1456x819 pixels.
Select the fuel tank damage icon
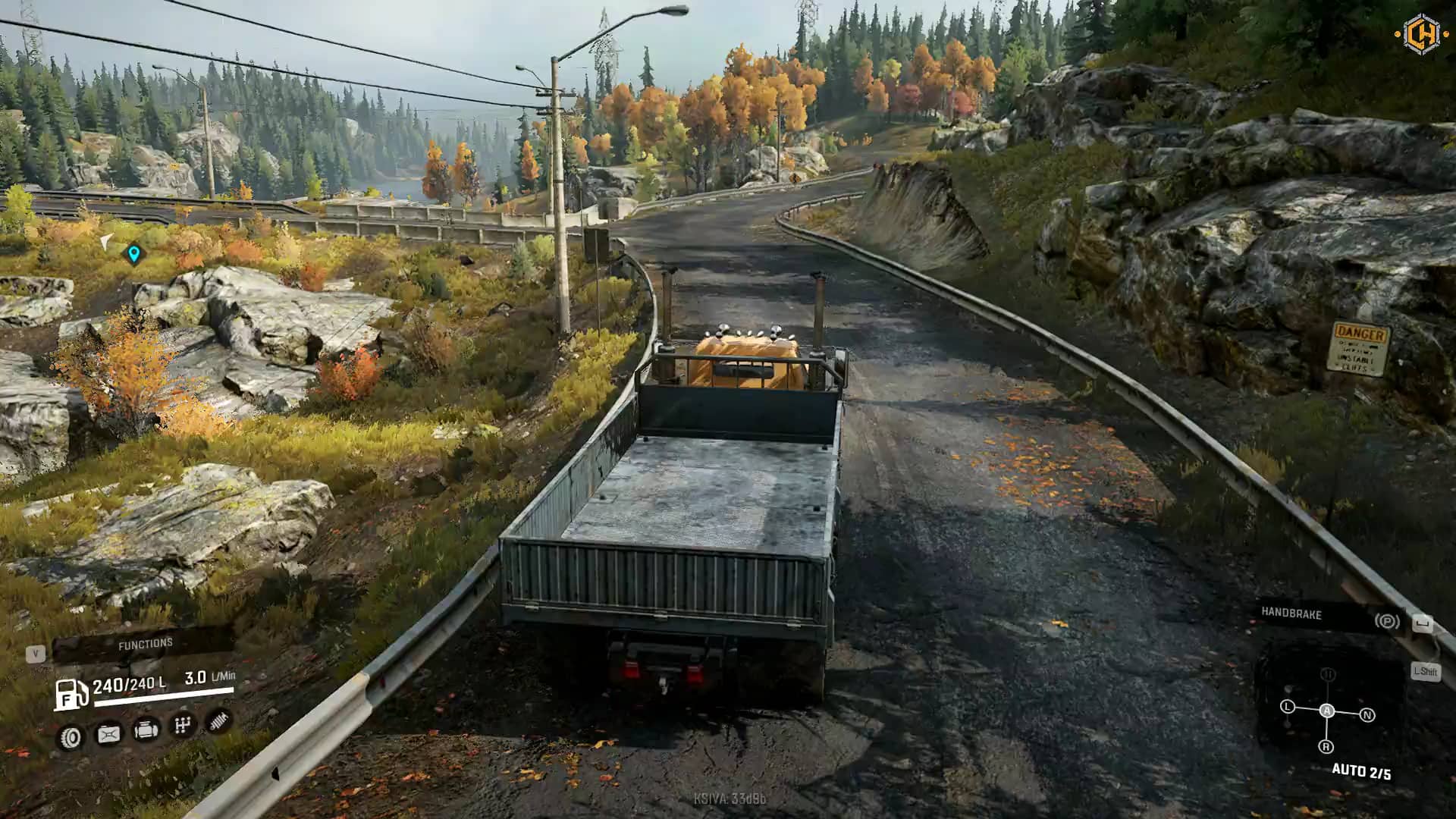108,734
